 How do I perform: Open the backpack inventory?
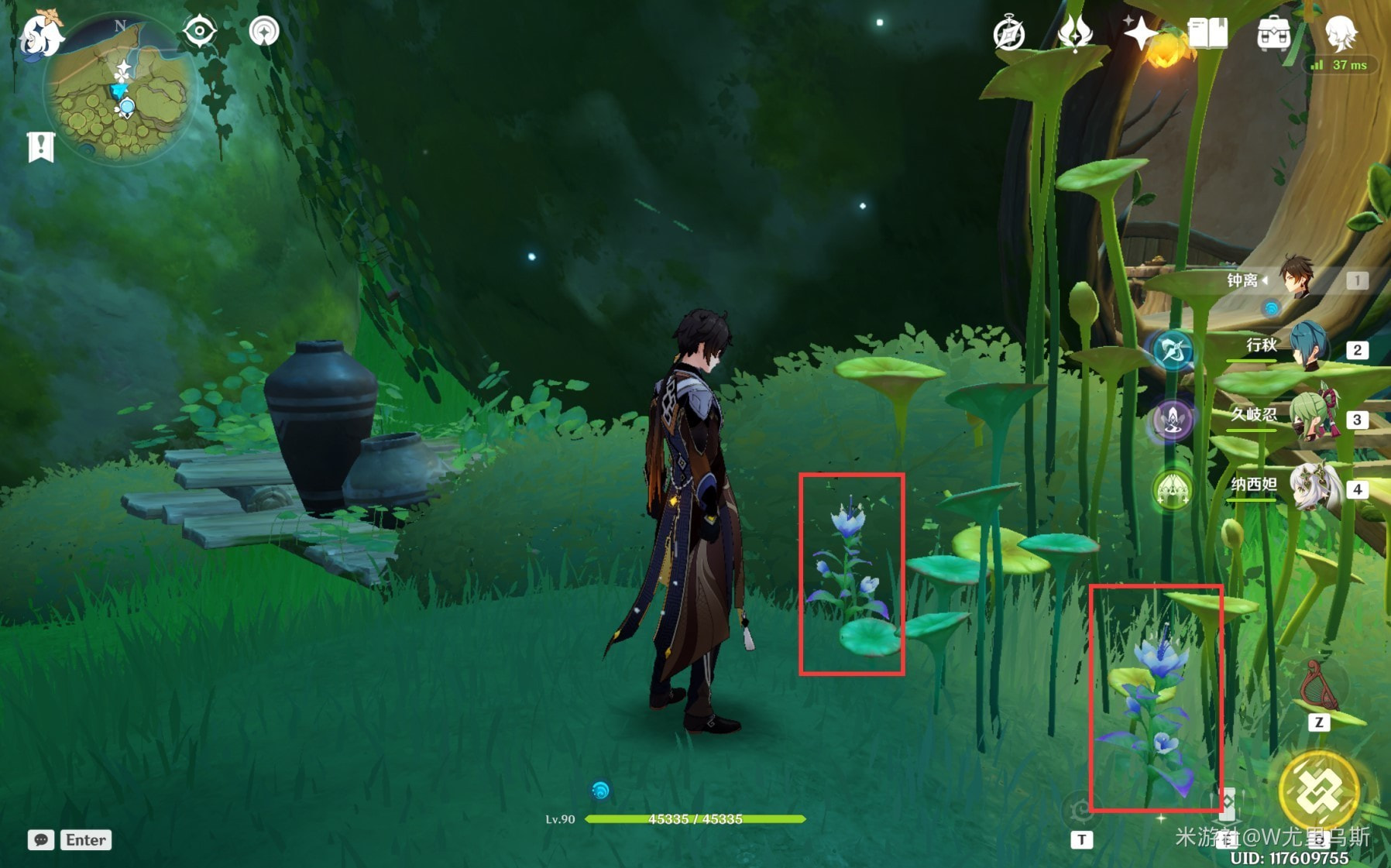click(x=1273, y=34)
